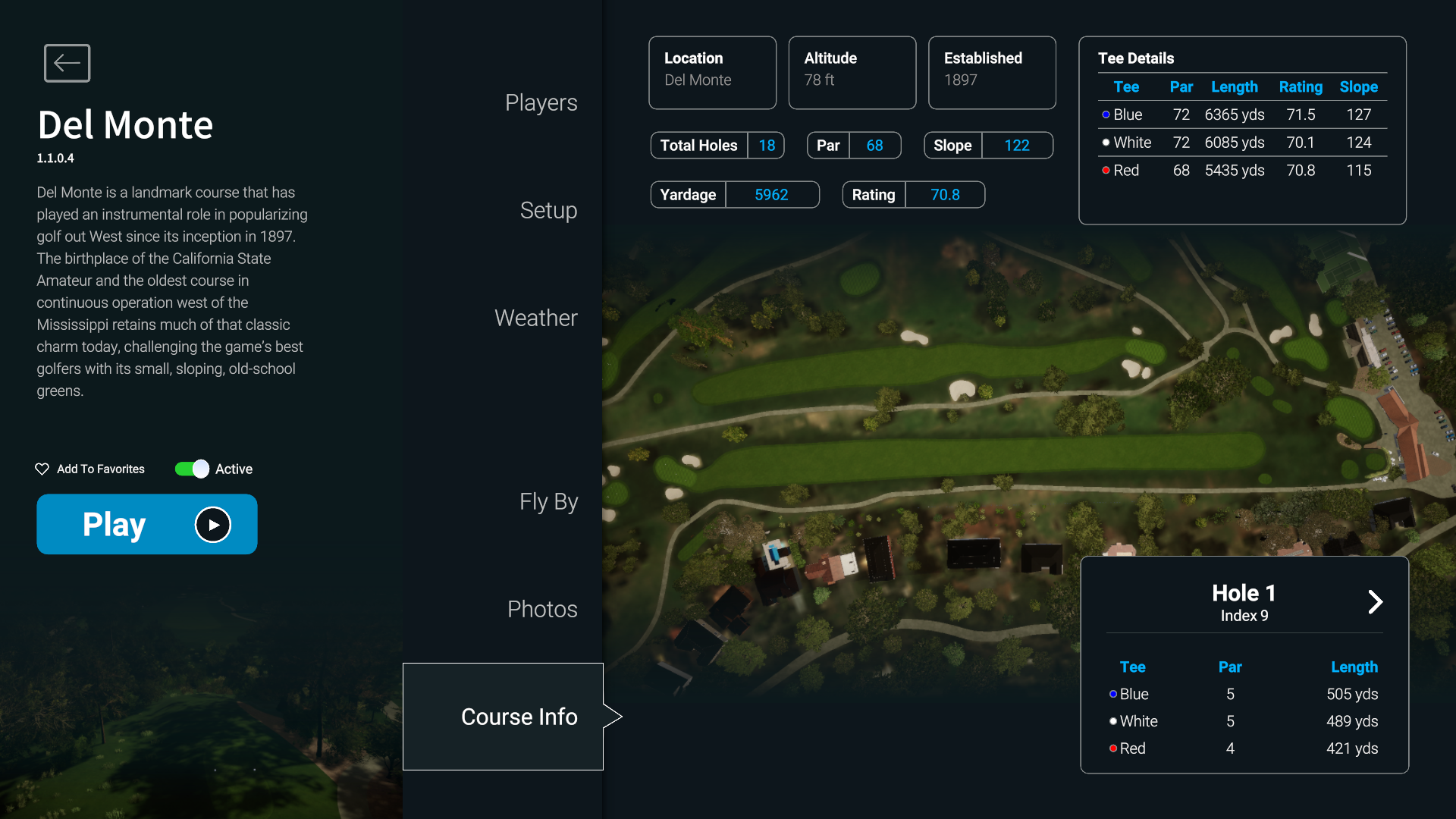
Task: Click the back arrow icon
Action: coord(67,63)
